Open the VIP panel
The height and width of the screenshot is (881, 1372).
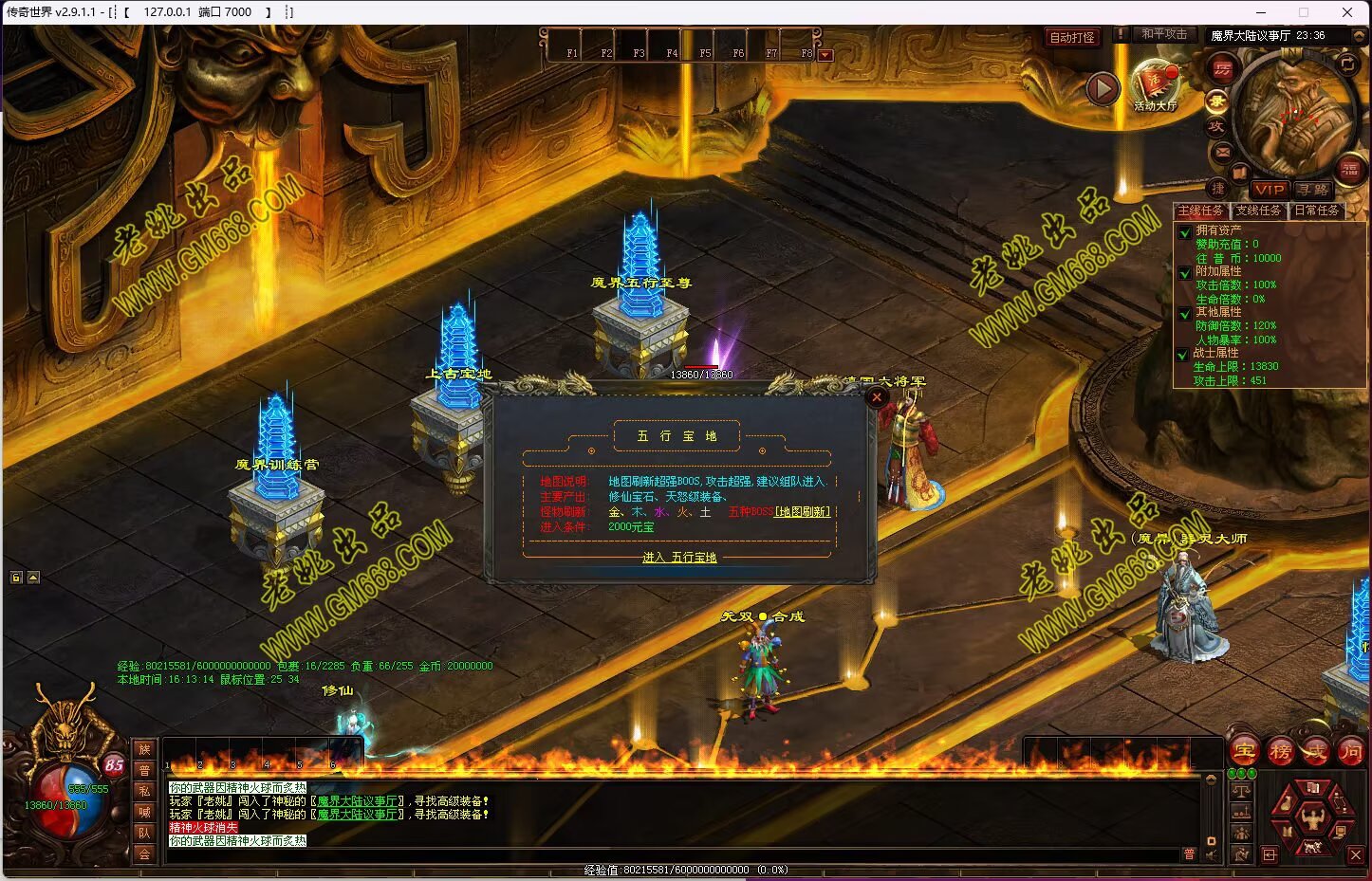pos(1269,190)
